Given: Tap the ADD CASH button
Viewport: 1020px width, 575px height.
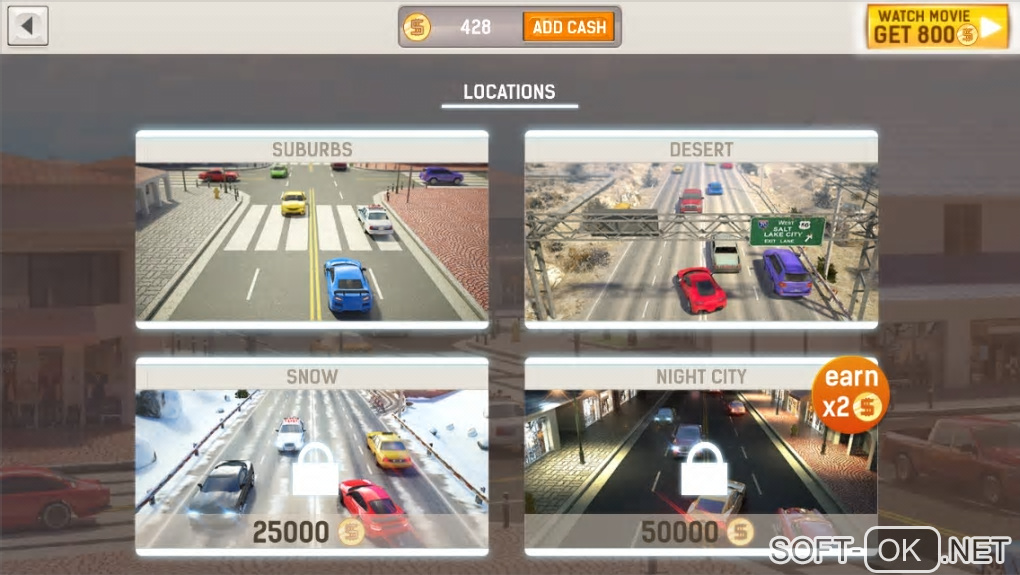Looking at the screenshot, I should (568, 27).
